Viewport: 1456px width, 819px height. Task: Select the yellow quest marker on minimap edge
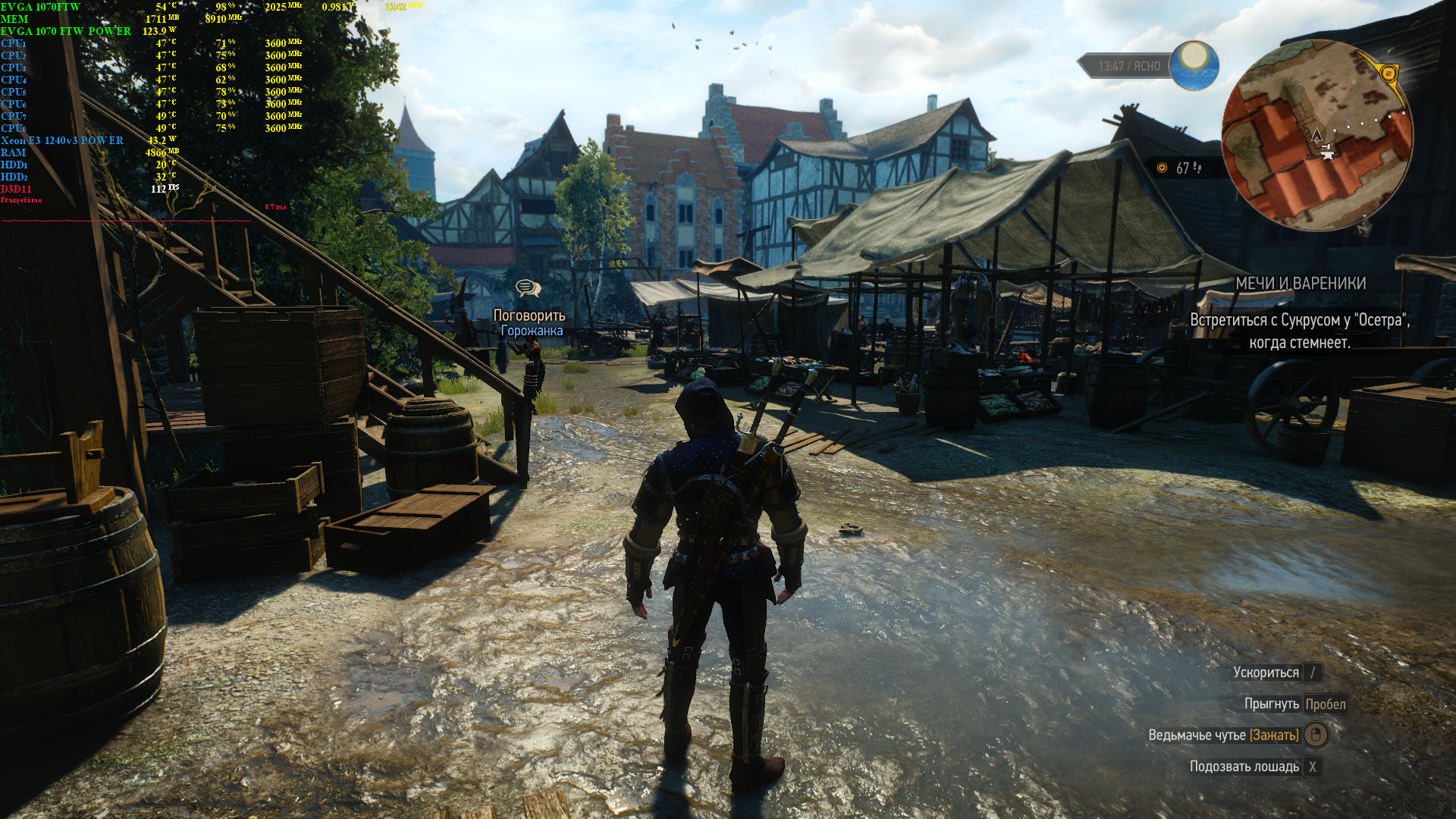[x=1389, y=74]
